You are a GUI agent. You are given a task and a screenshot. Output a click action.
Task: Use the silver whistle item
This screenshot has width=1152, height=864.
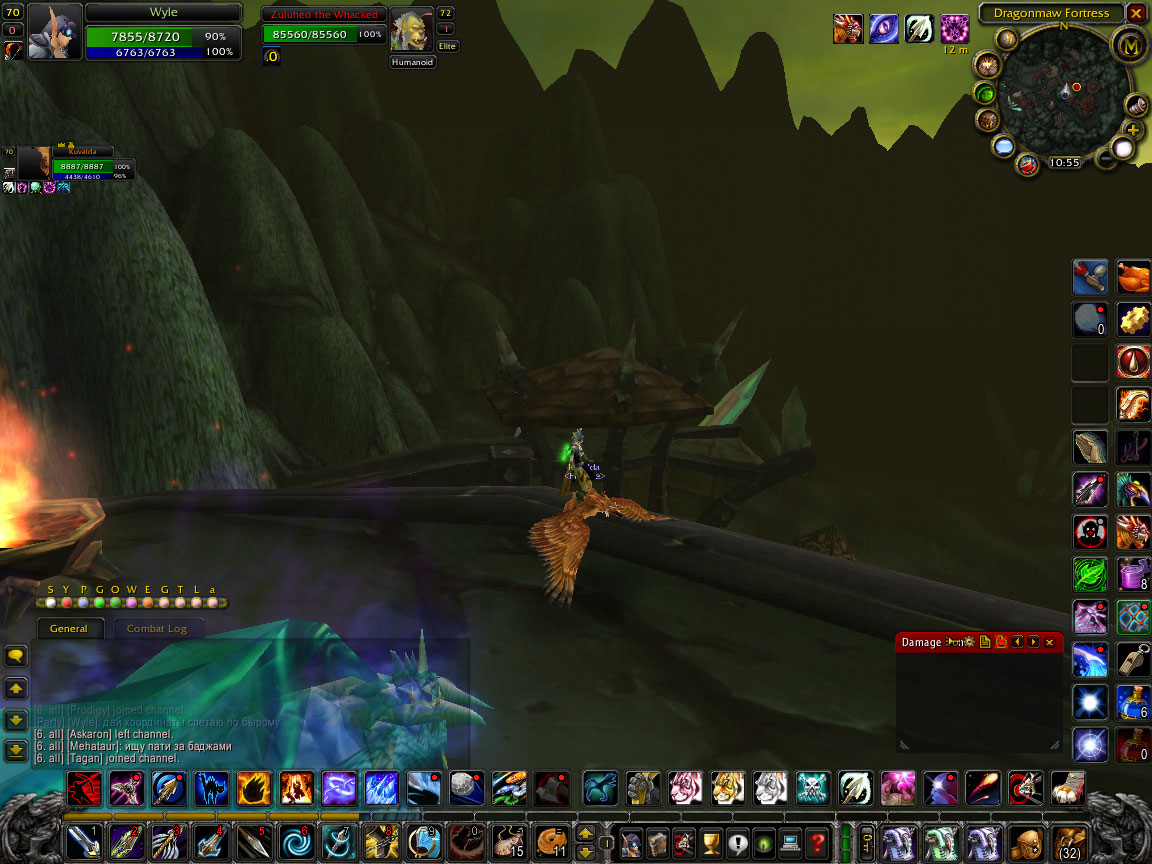1133,658
